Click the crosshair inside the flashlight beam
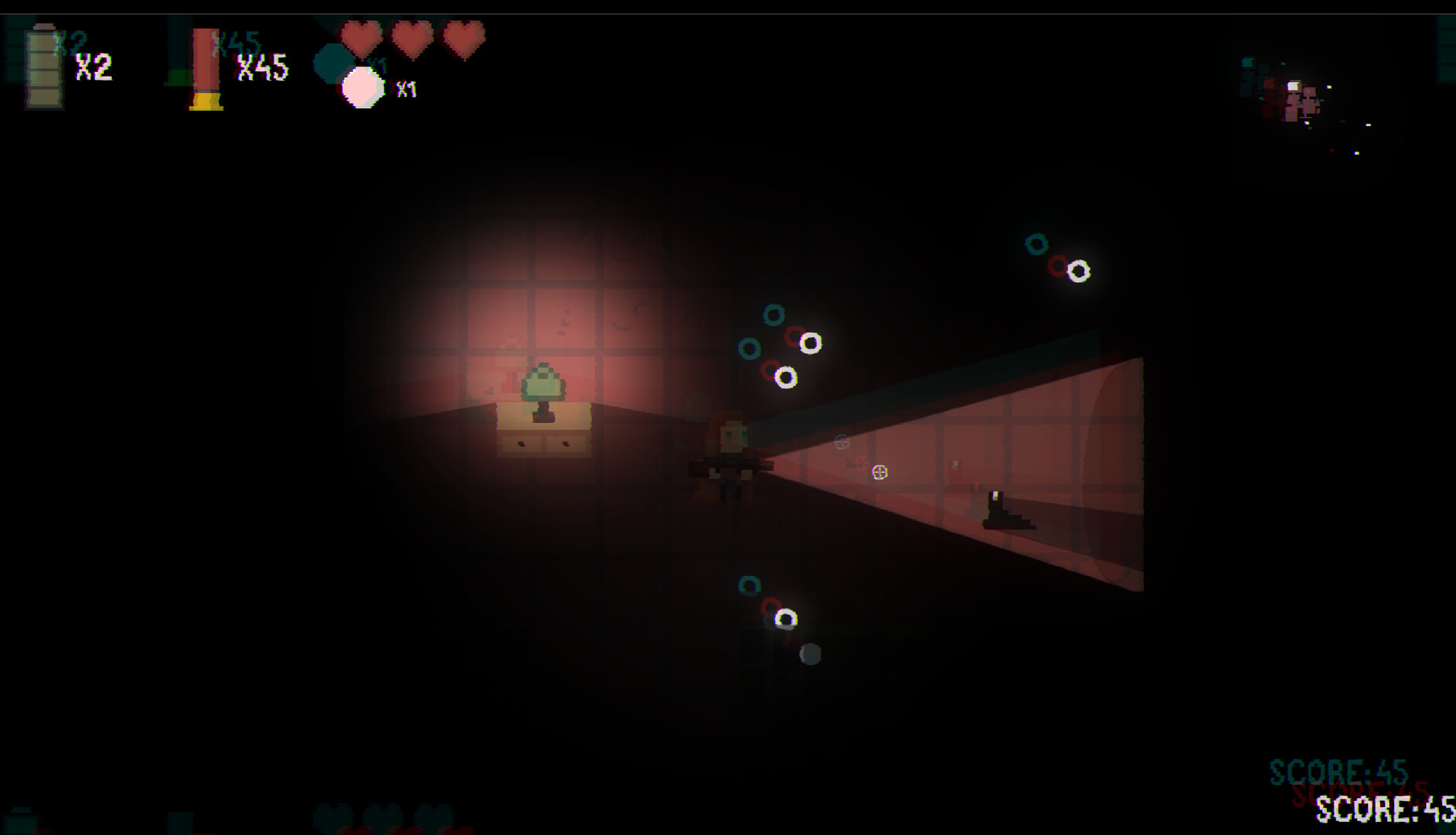 879,471
